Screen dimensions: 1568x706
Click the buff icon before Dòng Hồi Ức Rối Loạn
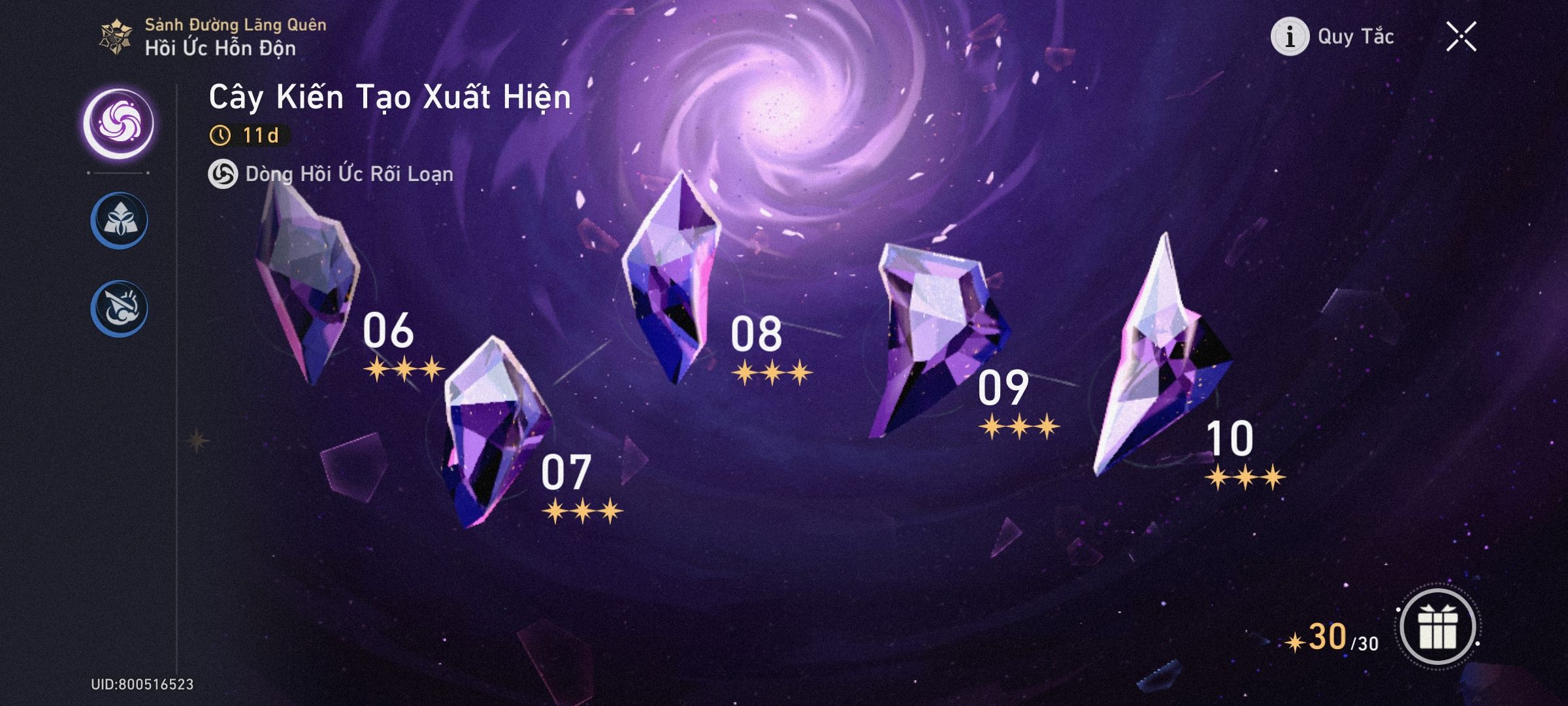(x=222, y=175)
